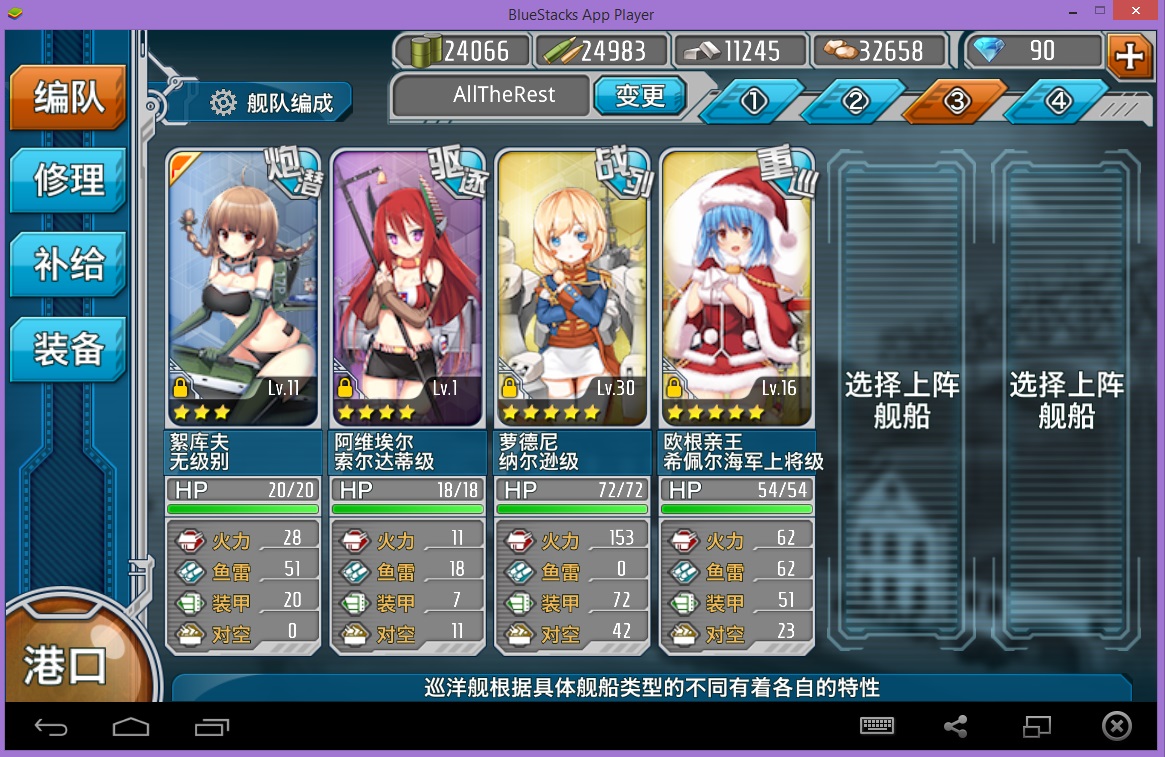1165x757 pixels.
Task: Click the 变更 fleet rename button
Action: 640,96
